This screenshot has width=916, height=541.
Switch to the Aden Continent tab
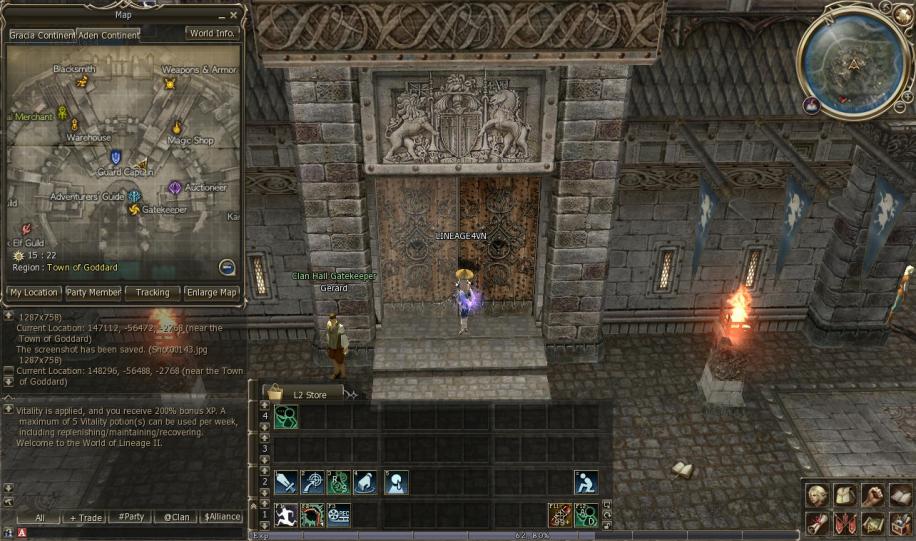[108, 34]
